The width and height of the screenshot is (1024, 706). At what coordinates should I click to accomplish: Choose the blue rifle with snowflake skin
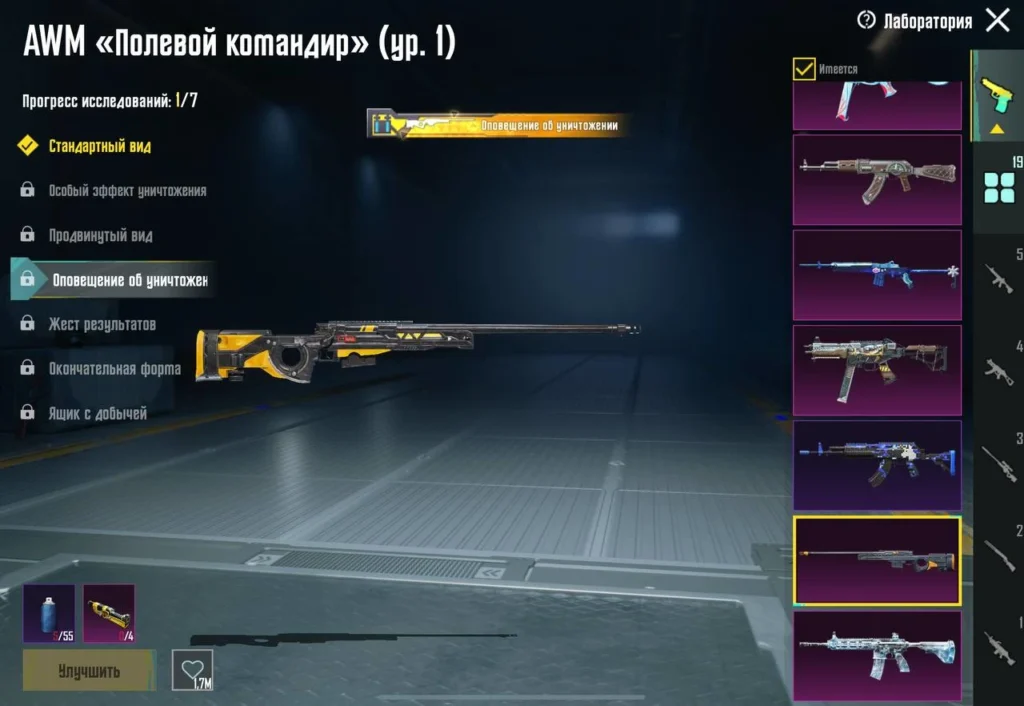(877, 274)
